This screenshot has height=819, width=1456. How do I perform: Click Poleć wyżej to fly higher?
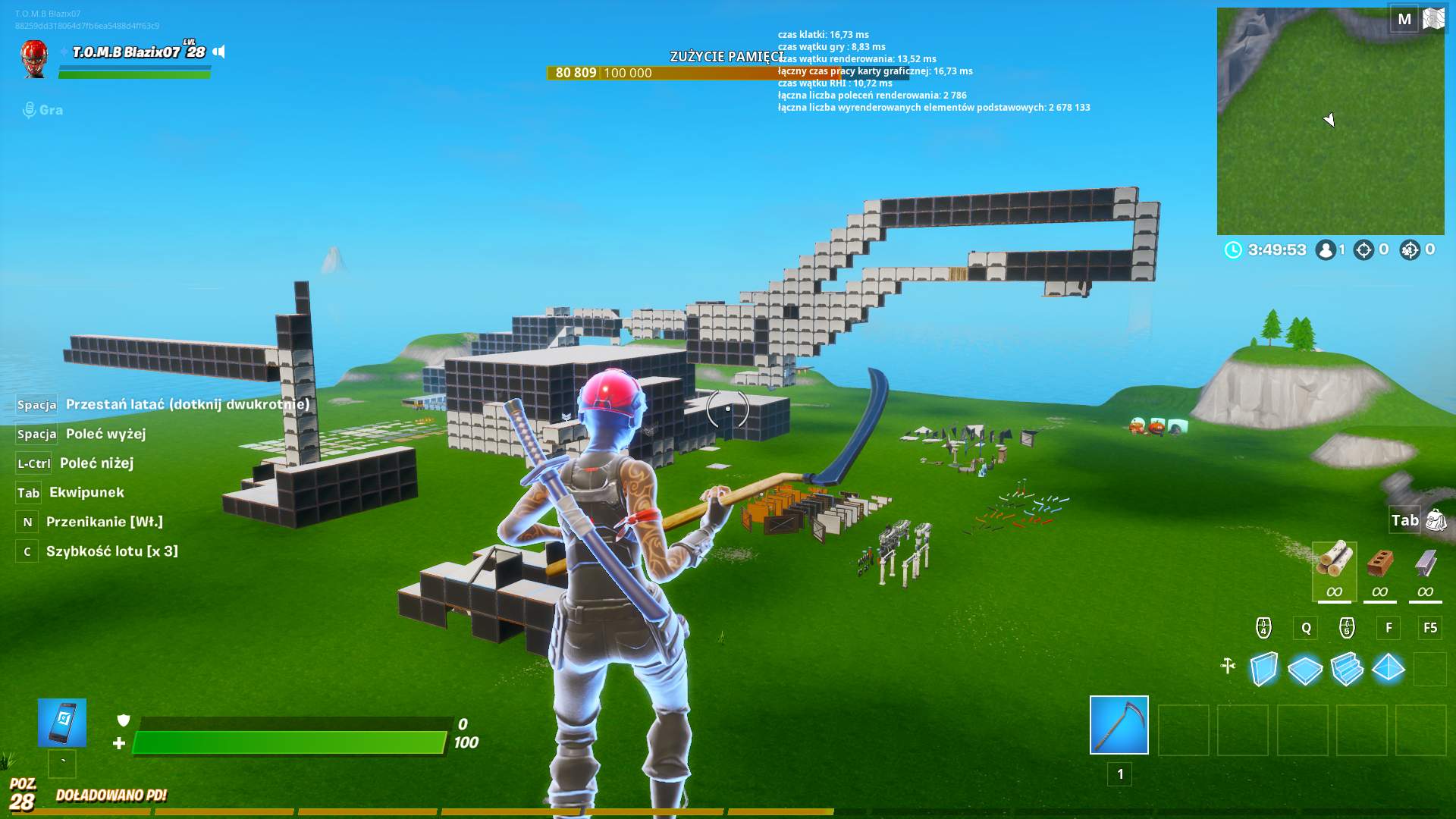[x=105, y=433]
